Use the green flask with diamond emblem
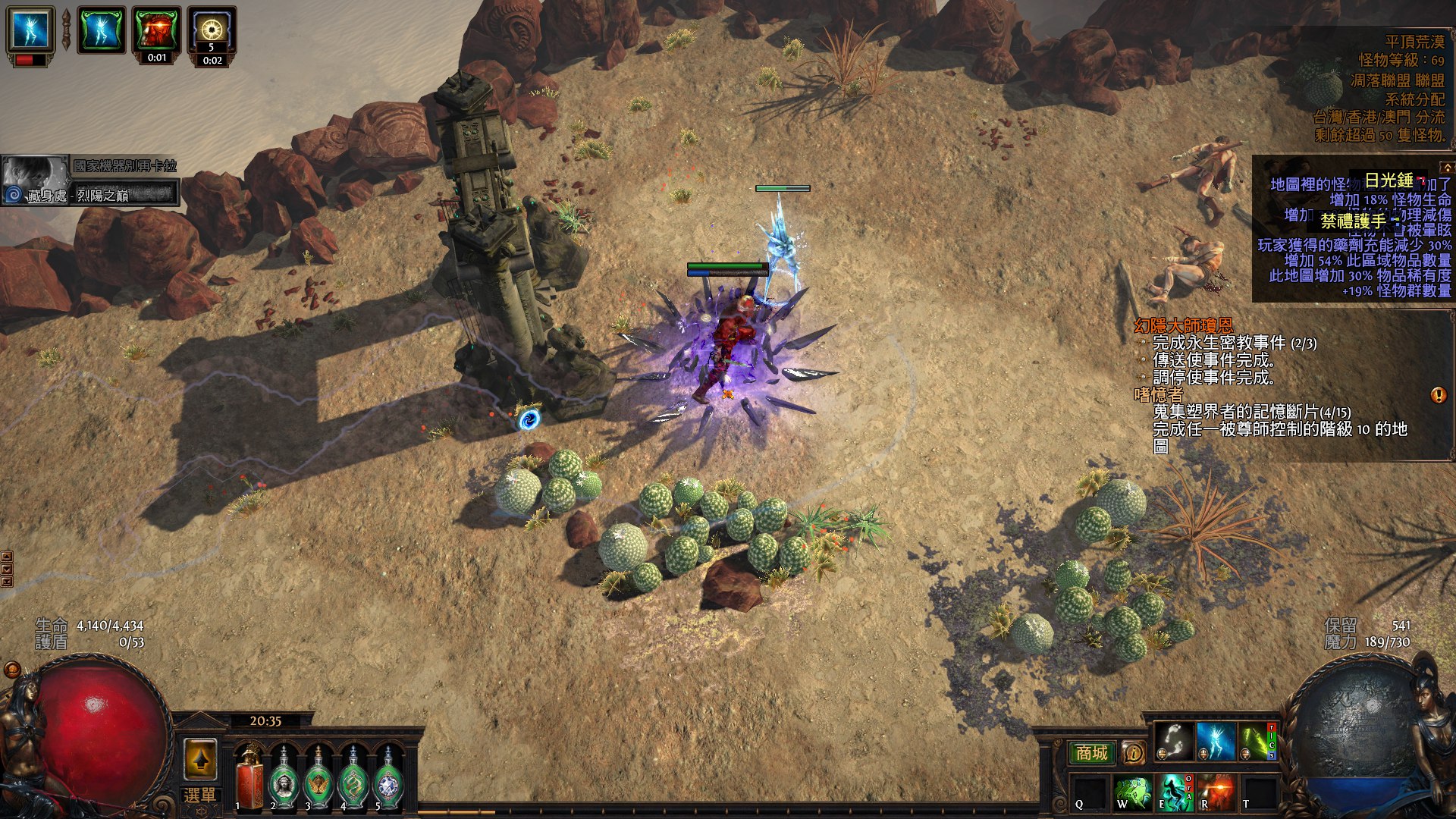The image size is (1456, 819). click(388, 779)
